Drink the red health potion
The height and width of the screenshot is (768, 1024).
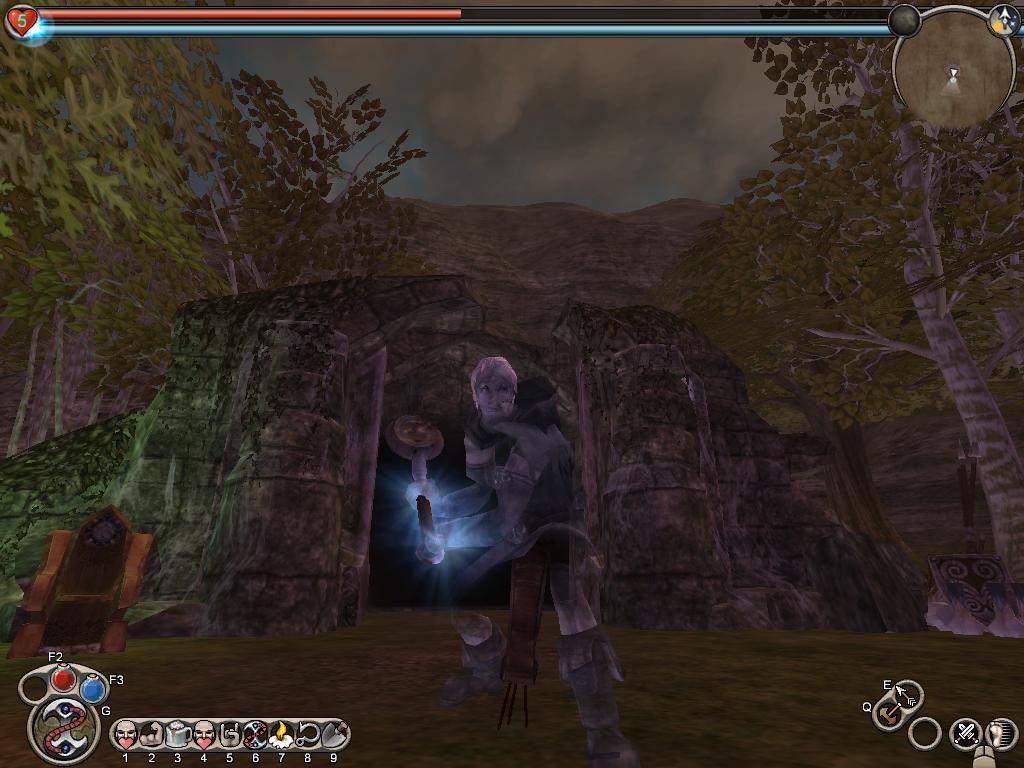pos(64,679)
